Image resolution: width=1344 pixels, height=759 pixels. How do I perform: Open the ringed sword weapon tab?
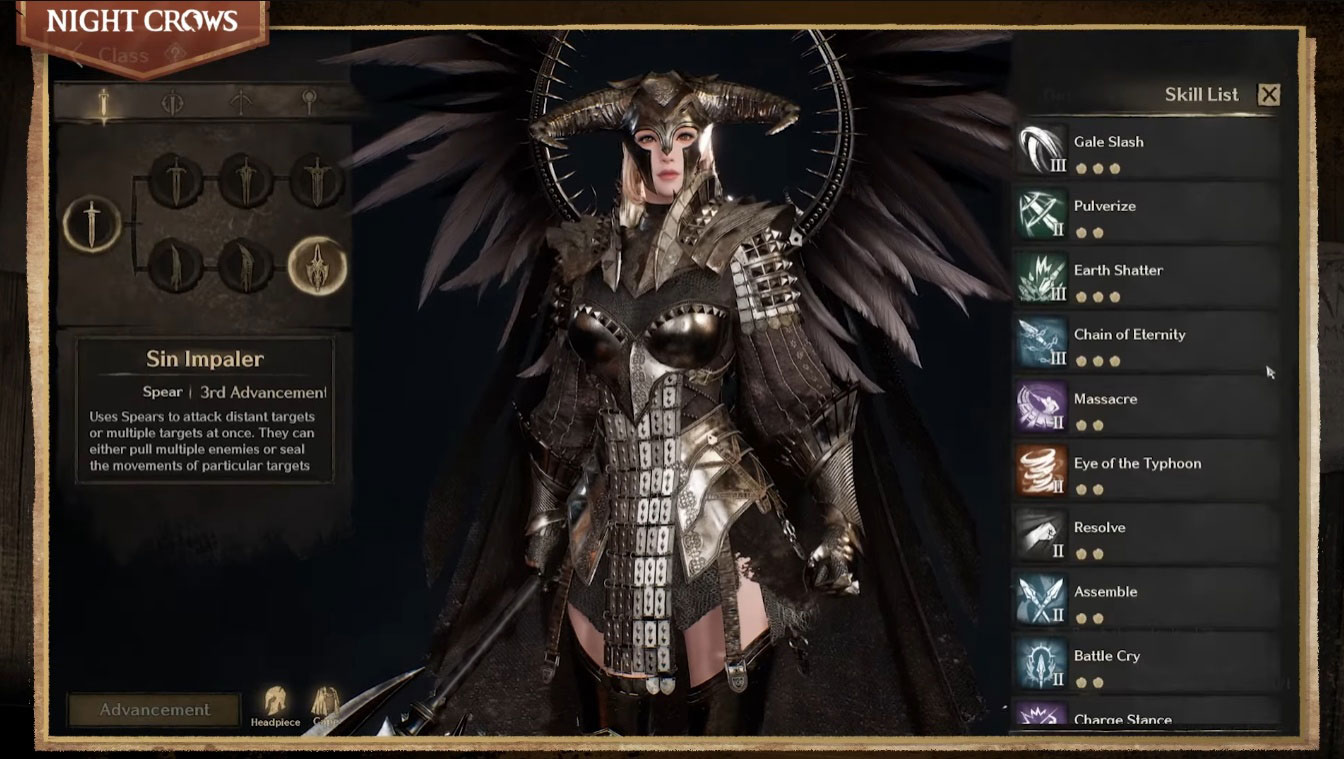(x=172, y=102)
